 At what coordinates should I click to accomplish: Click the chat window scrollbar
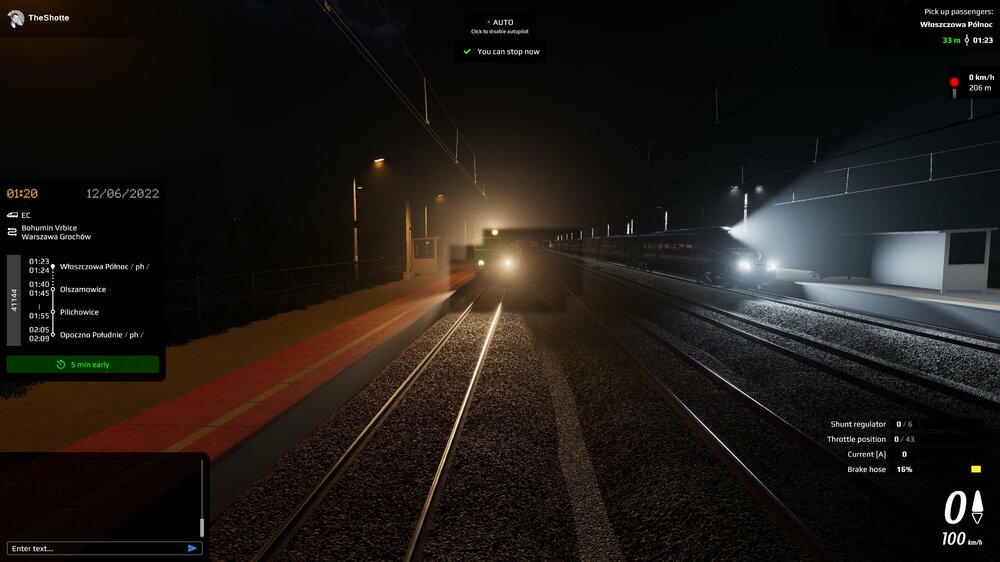[x=202, y=526]
